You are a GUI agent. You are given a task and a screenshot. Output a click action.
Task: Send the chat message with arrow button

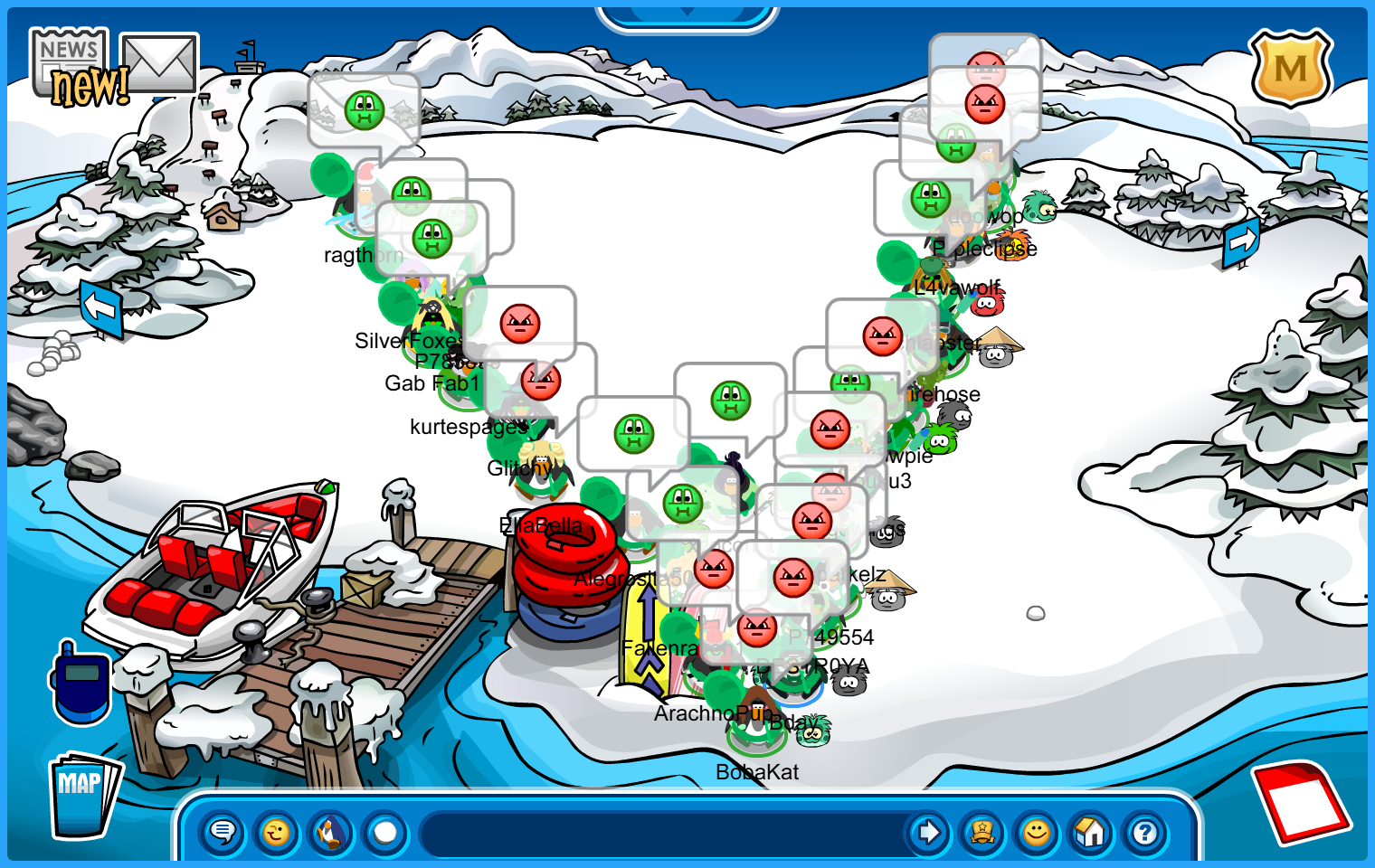(928, 832)
